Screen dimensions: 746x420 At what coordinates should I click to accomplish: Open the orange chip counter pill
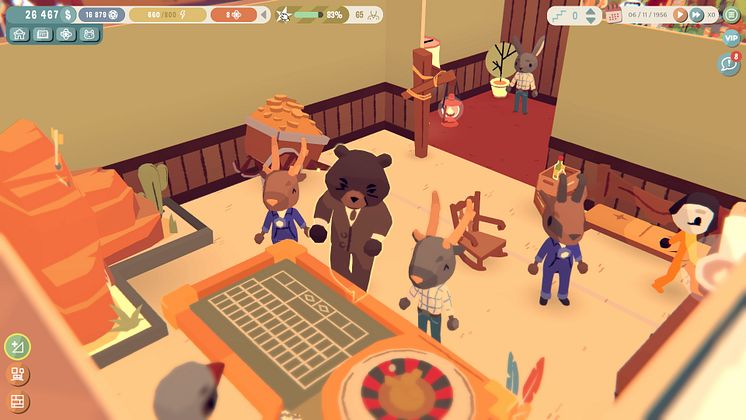[x=234, y=15]
